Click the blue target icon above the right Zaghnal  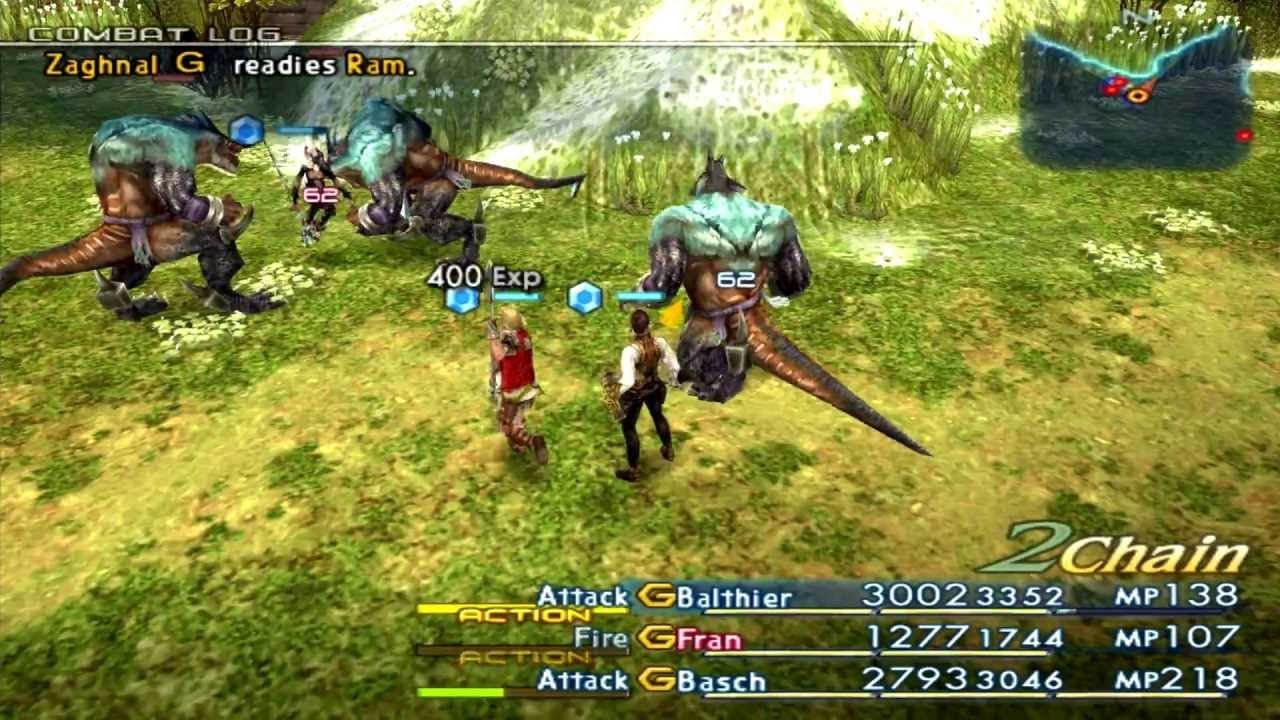coord(584,295)
